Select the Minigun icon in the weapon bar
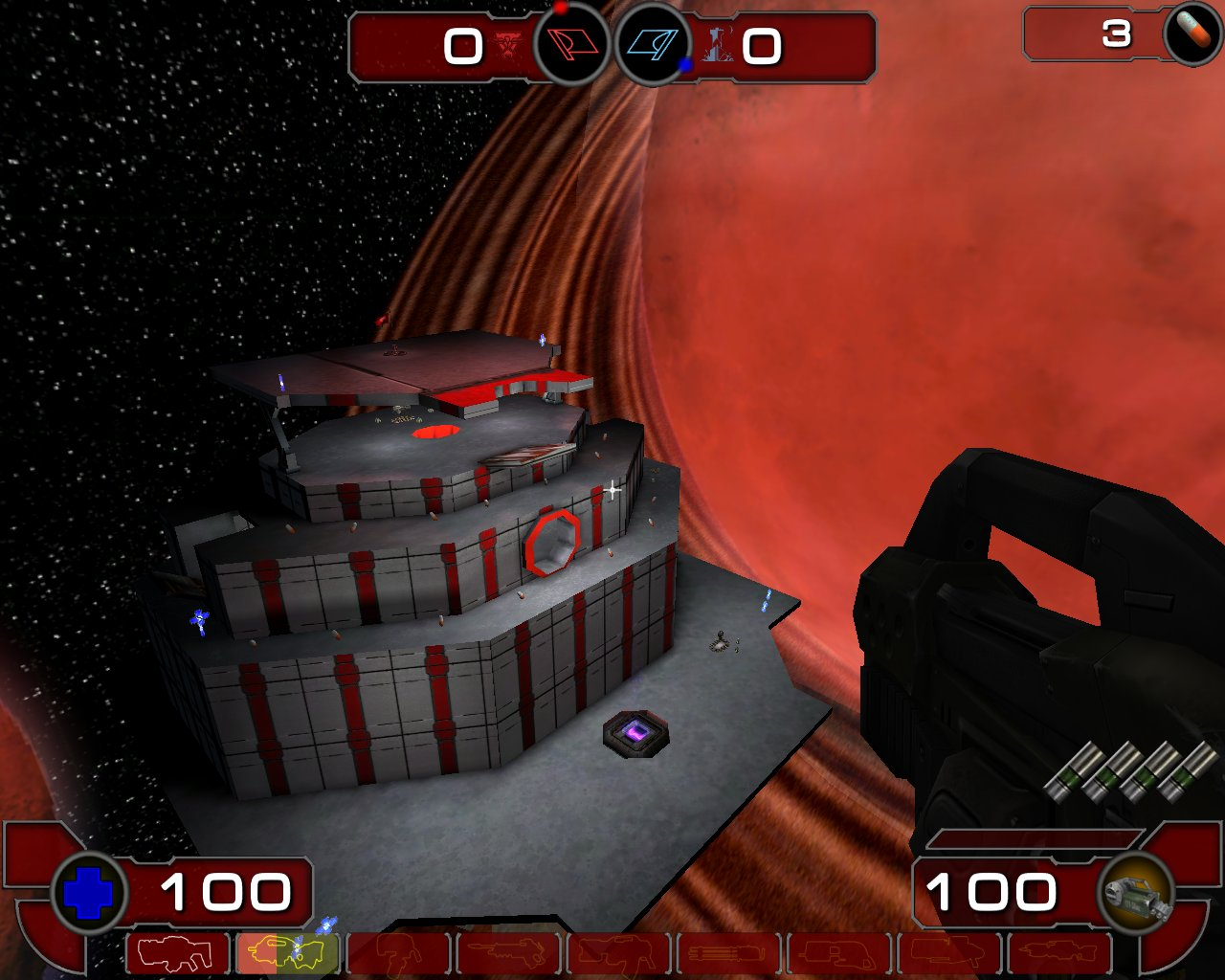This screenshot has width=1225, height=980. coord(618,952)
